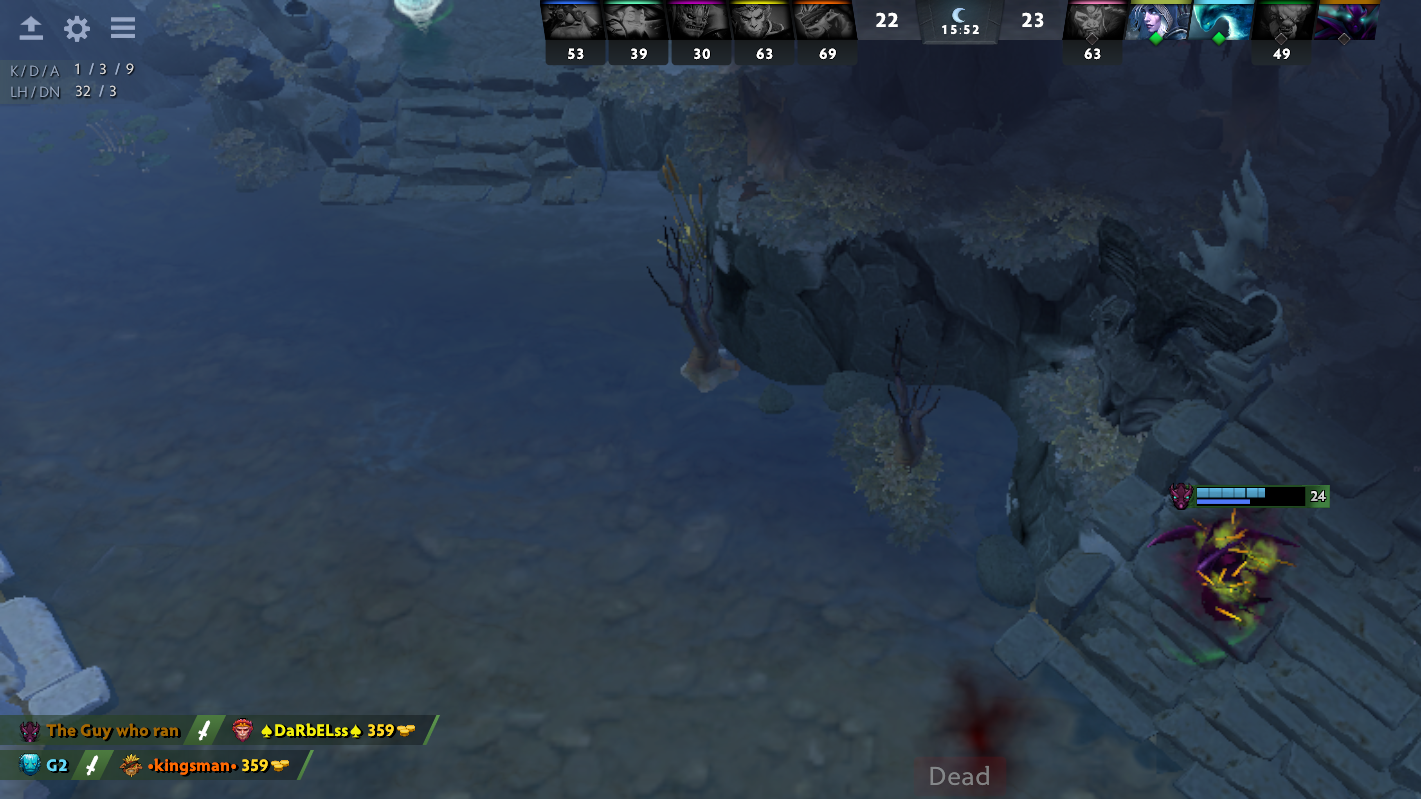1421x799 pixels.
Task: Select the Monkey King portrait in top bar
Action: (x=763, y=21)
